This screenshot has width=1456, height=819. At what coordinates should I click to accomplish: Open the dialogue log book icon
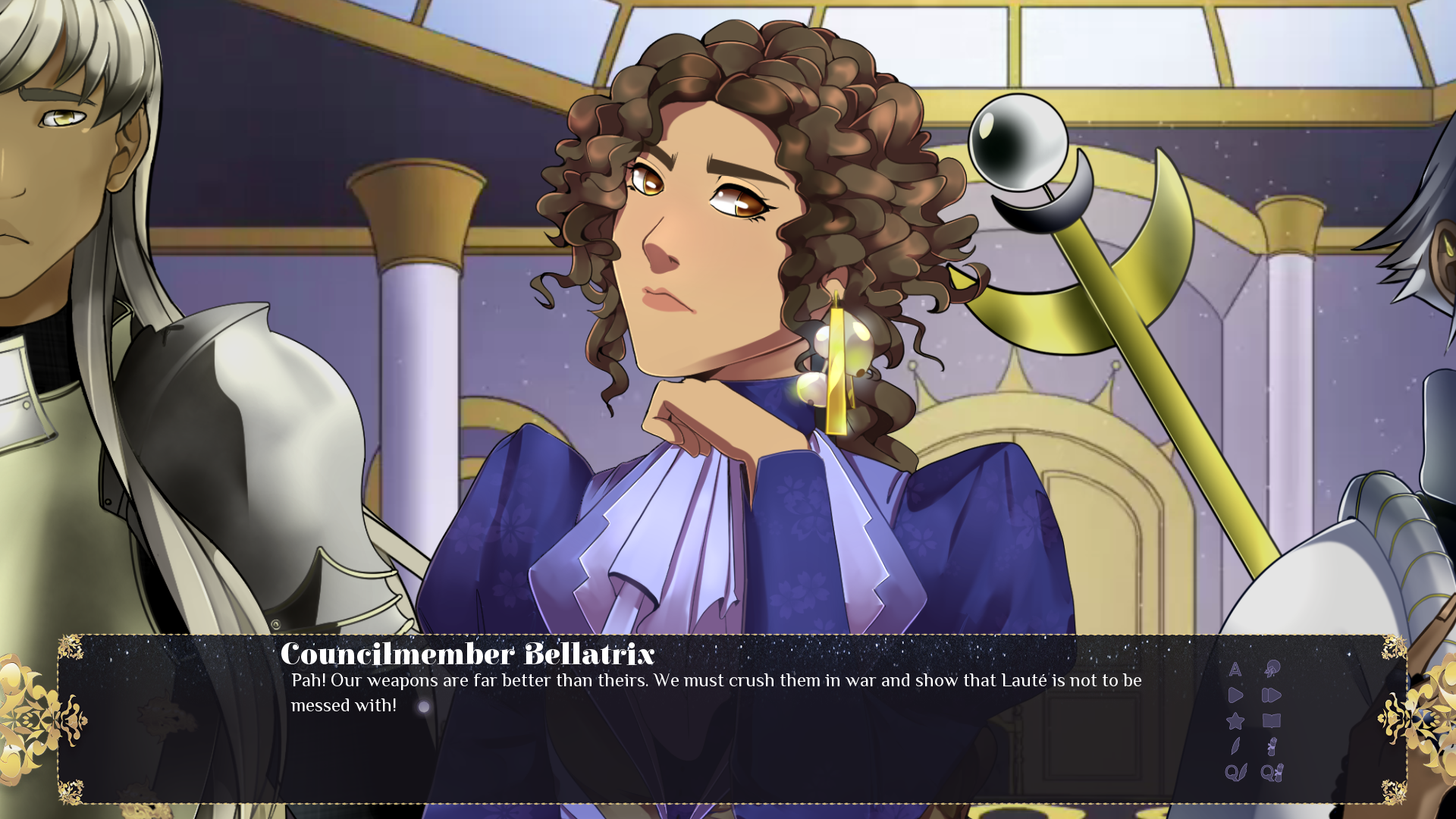[1272, 720]
